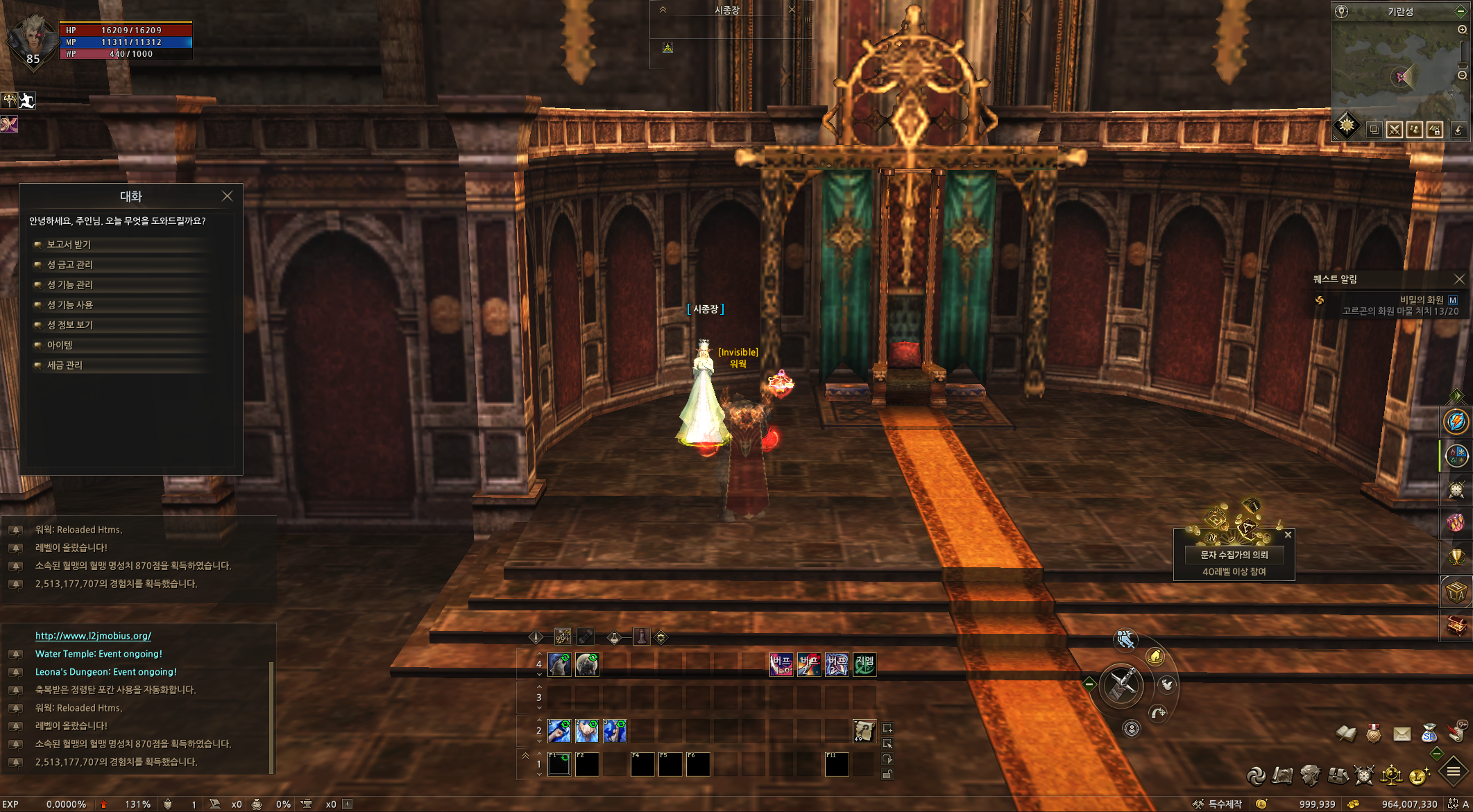The image size is (1473, 812).
Task: Select the 비밀의 화원 quest entry
Action: [x=1421, y=300]
